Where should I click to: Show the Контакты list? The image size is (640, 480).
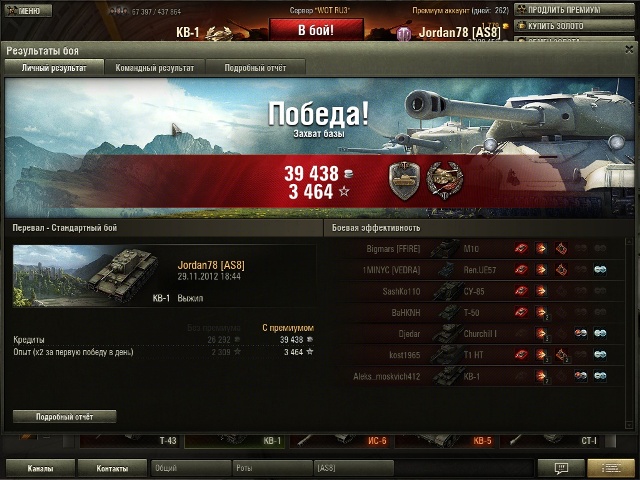[x=113, y=467]
